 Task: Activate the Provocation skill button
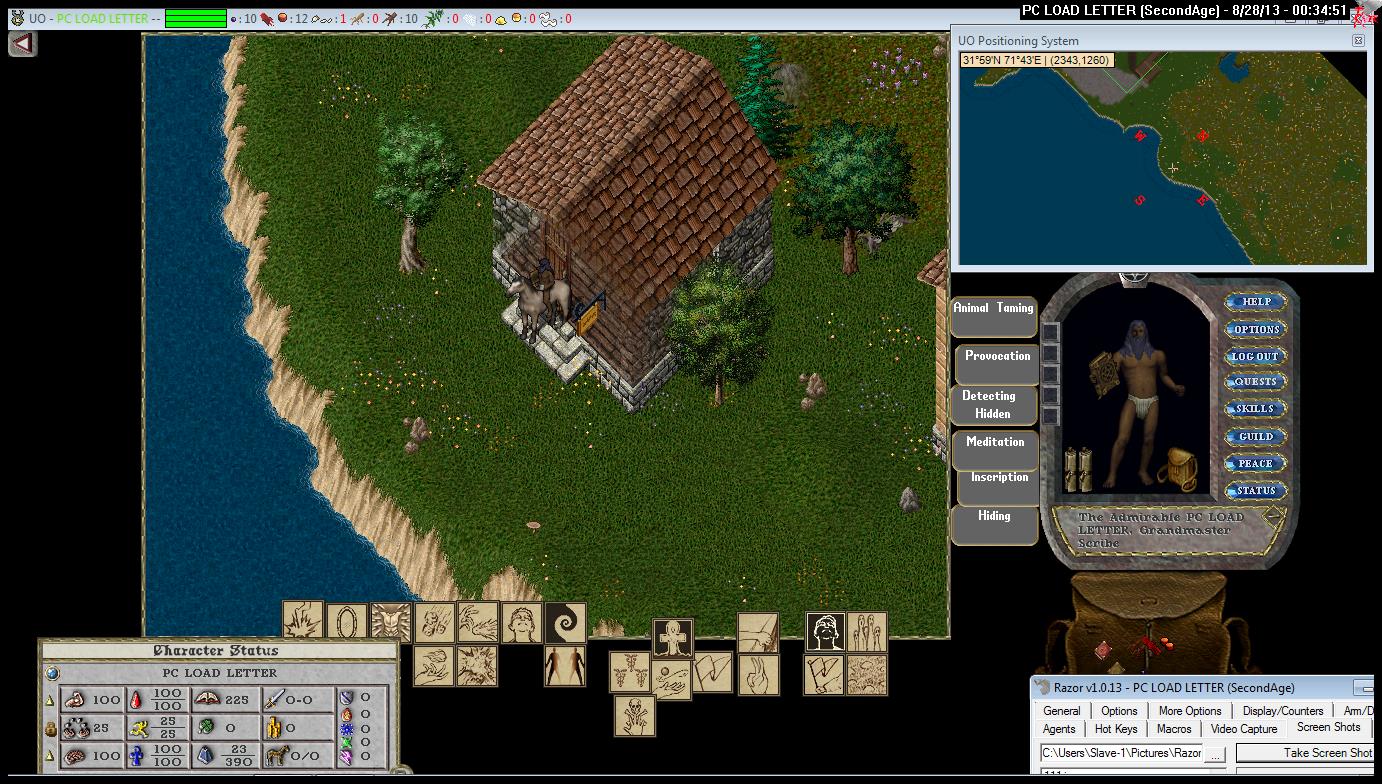point(997,363)
